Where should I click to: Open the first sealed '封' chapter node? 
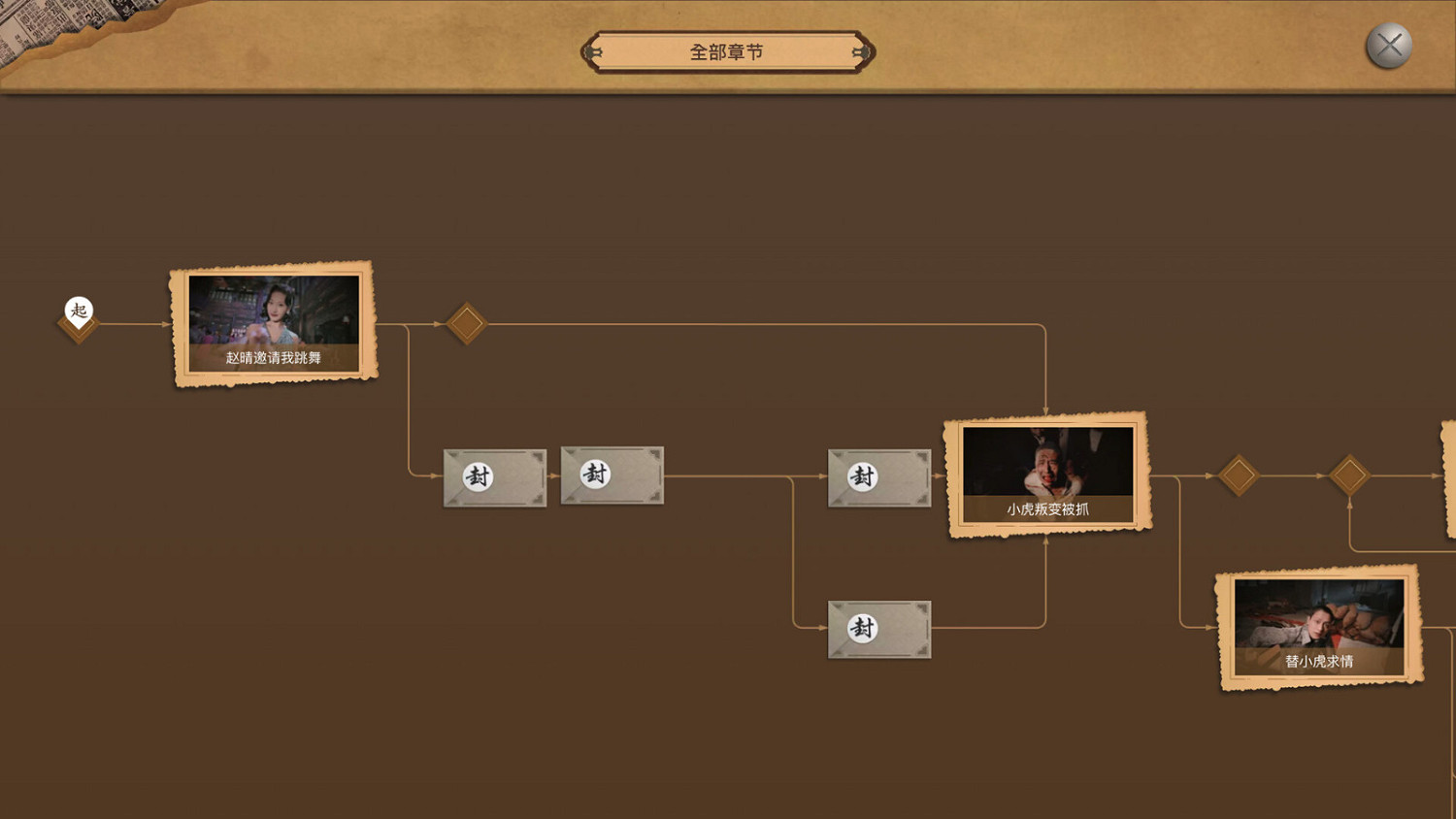(494, 477)
